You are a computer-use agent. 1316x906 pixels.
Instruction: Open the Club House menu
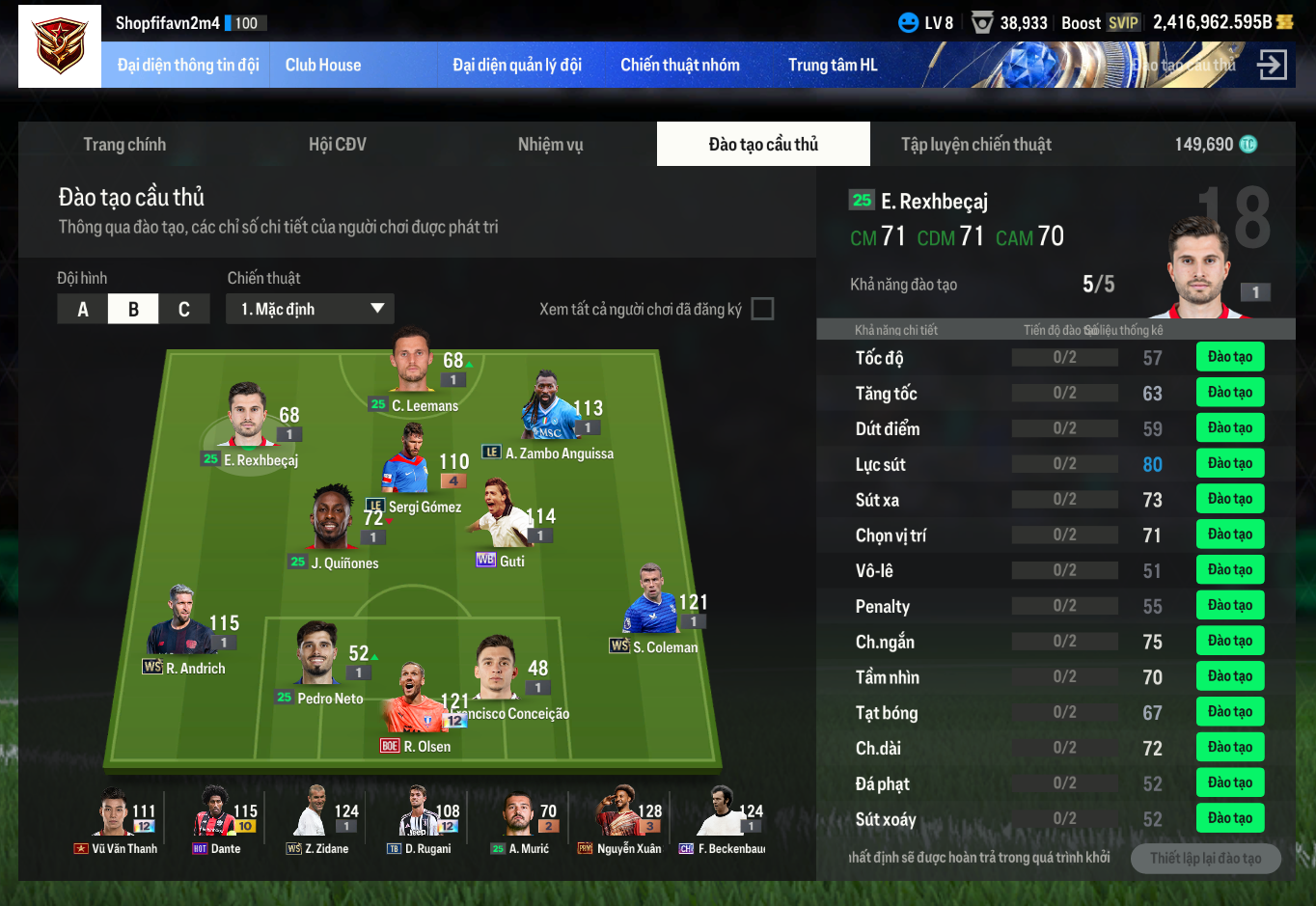[322, 66]
